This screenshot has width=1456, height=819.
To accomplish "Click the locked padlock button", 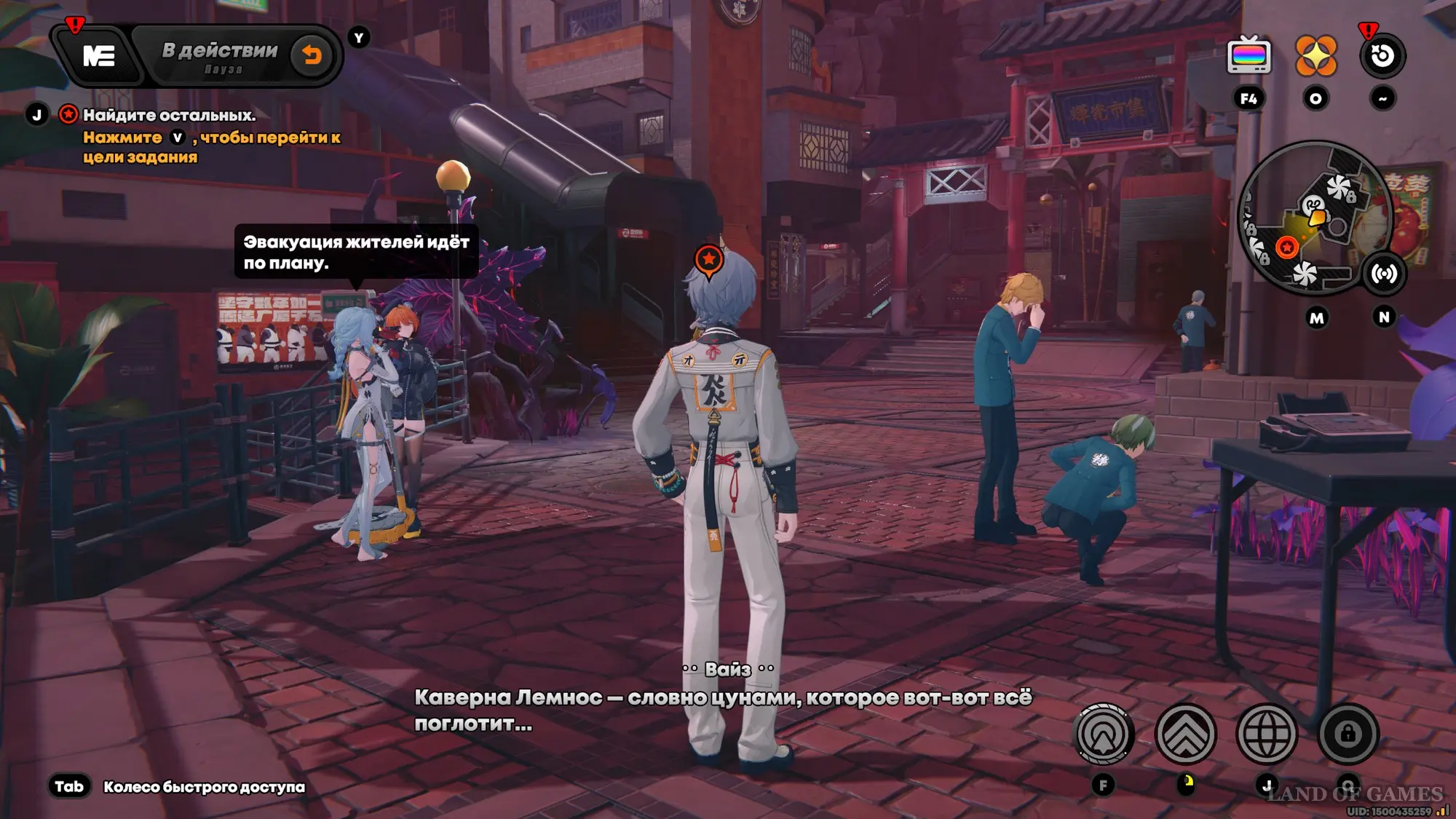I will 1348,734.
